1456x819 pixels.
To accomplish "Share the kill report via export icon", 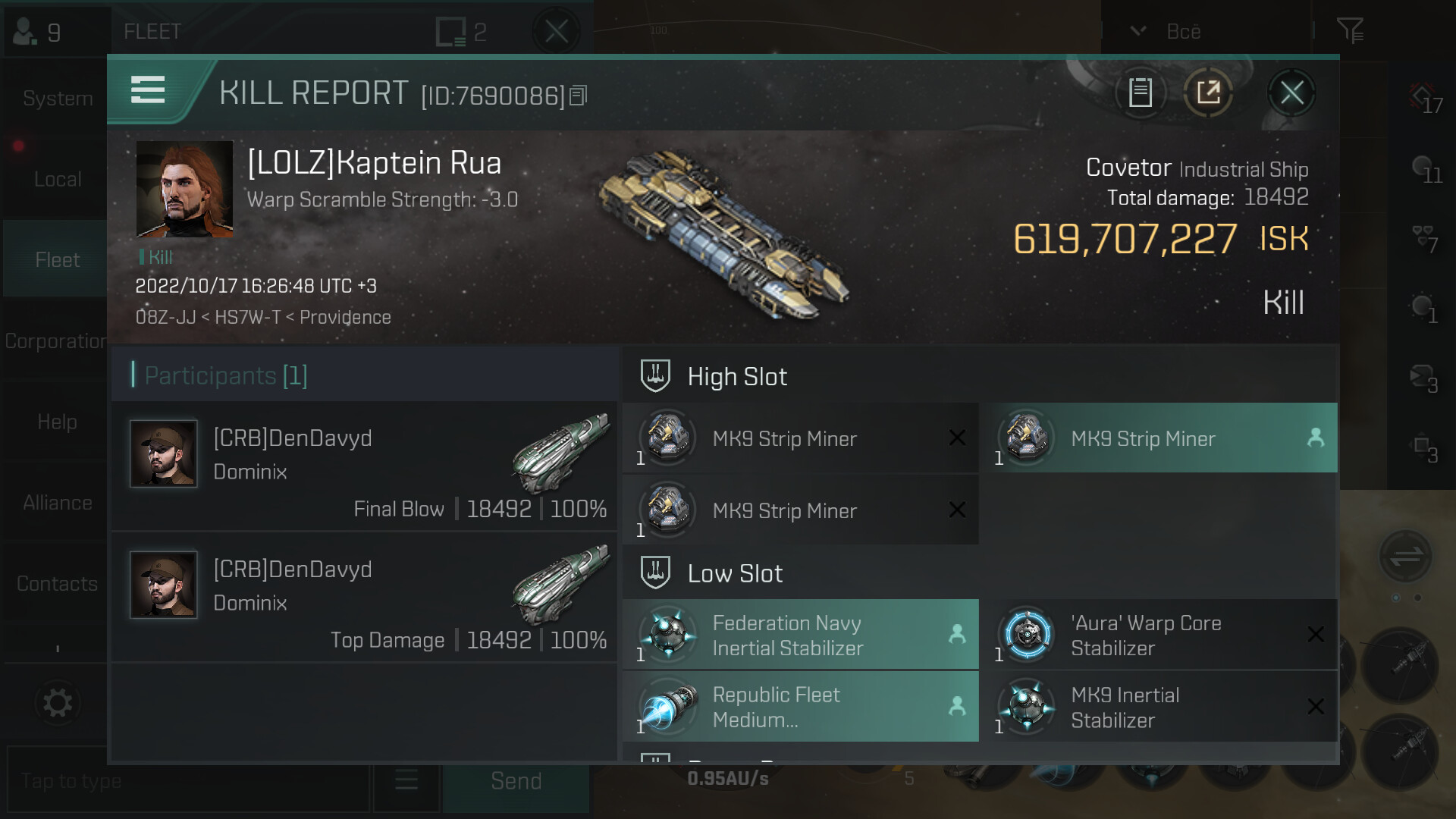I will click(1208, 93).
